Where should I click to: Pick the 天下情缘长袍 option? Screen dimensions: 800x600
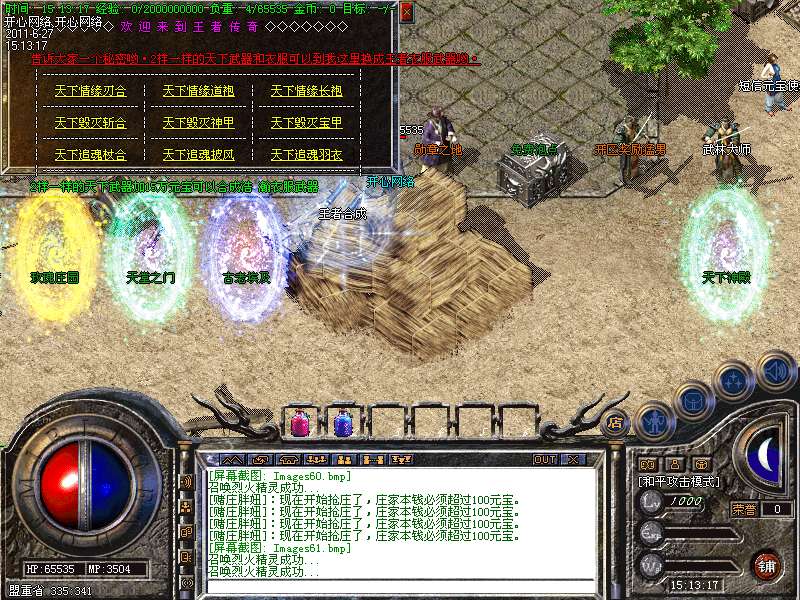306,91
